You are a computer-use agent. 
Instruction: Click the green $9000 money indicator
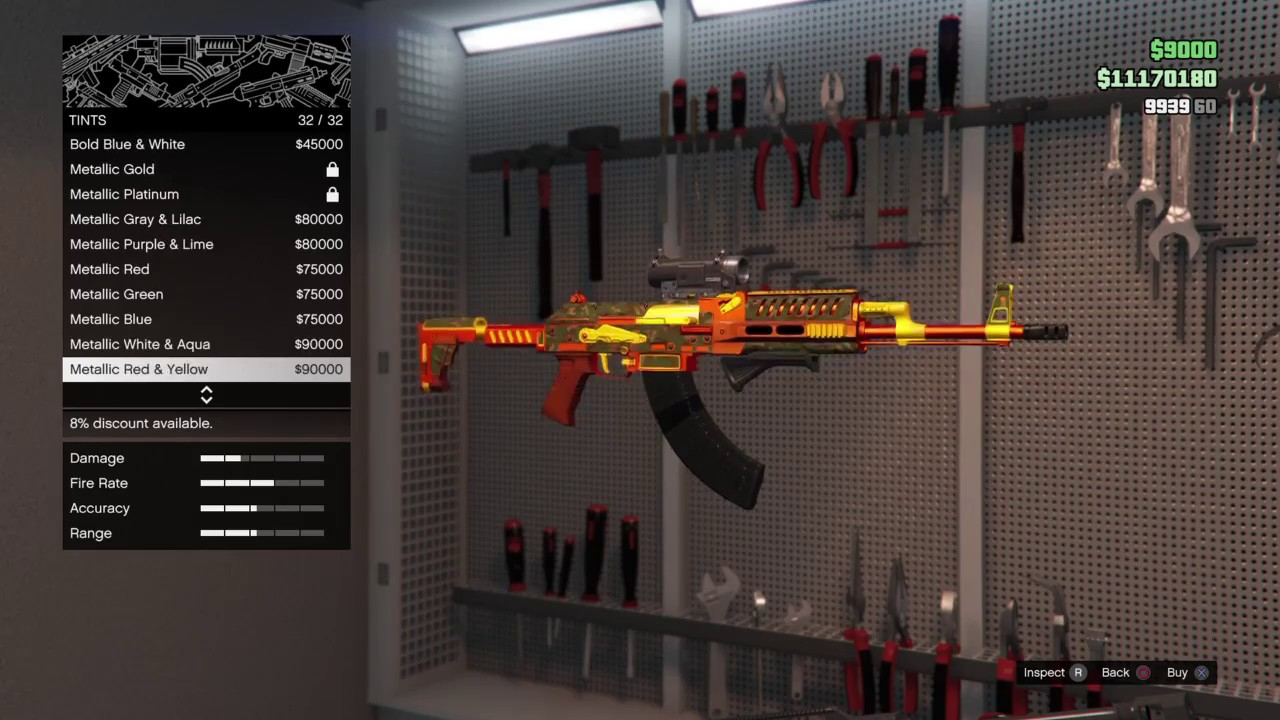1183,49
